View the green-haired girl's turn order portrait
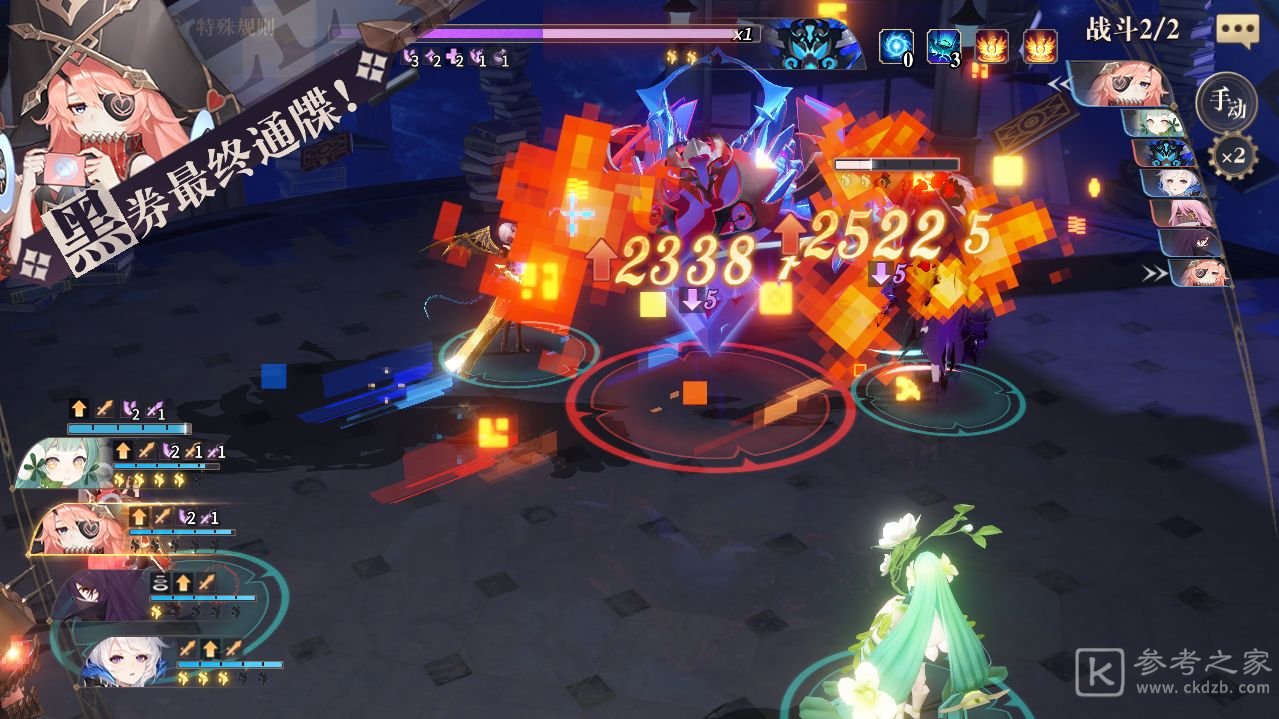Screen dimensions: 1279x719 tap(1158, 122)
